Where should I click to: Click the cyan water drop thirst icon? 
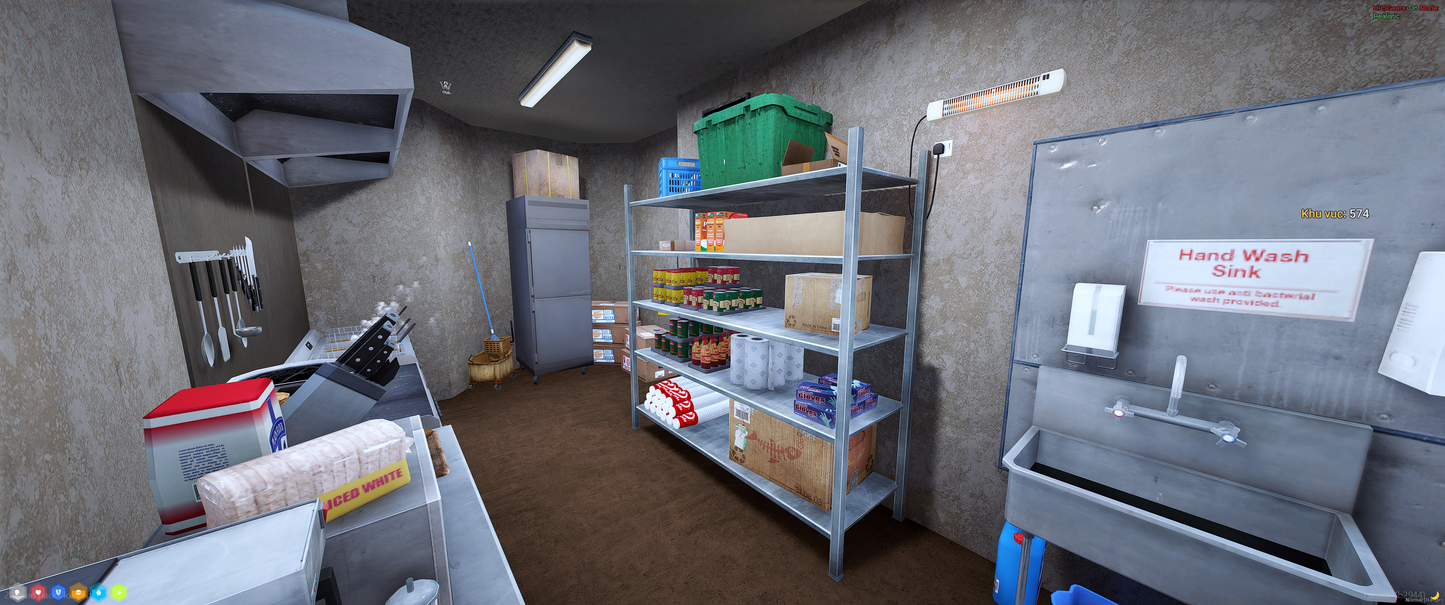point(98,592)
